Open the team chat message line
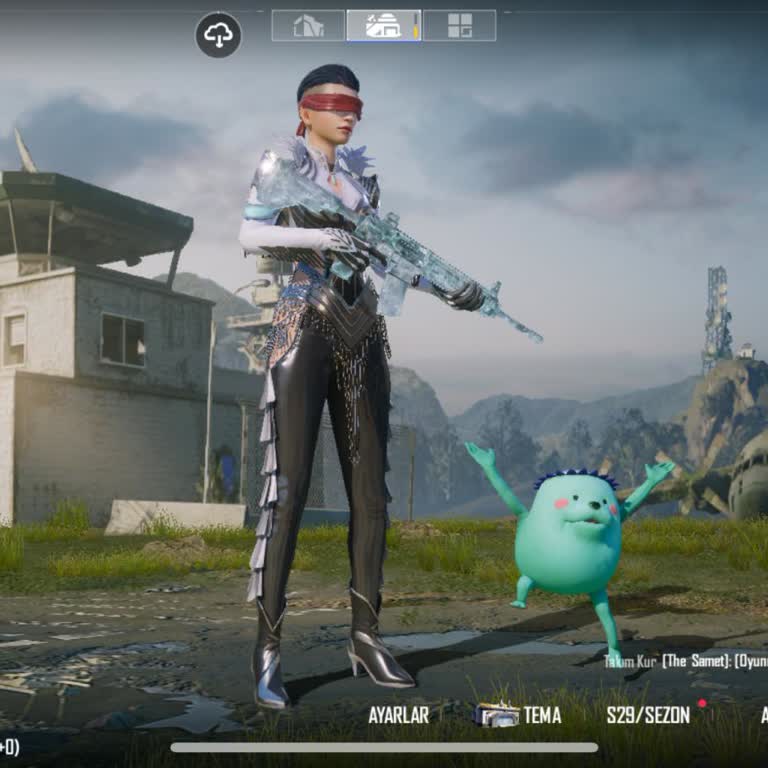The height and width of the screenshot is (768, 768). click(x=686, y=661)
